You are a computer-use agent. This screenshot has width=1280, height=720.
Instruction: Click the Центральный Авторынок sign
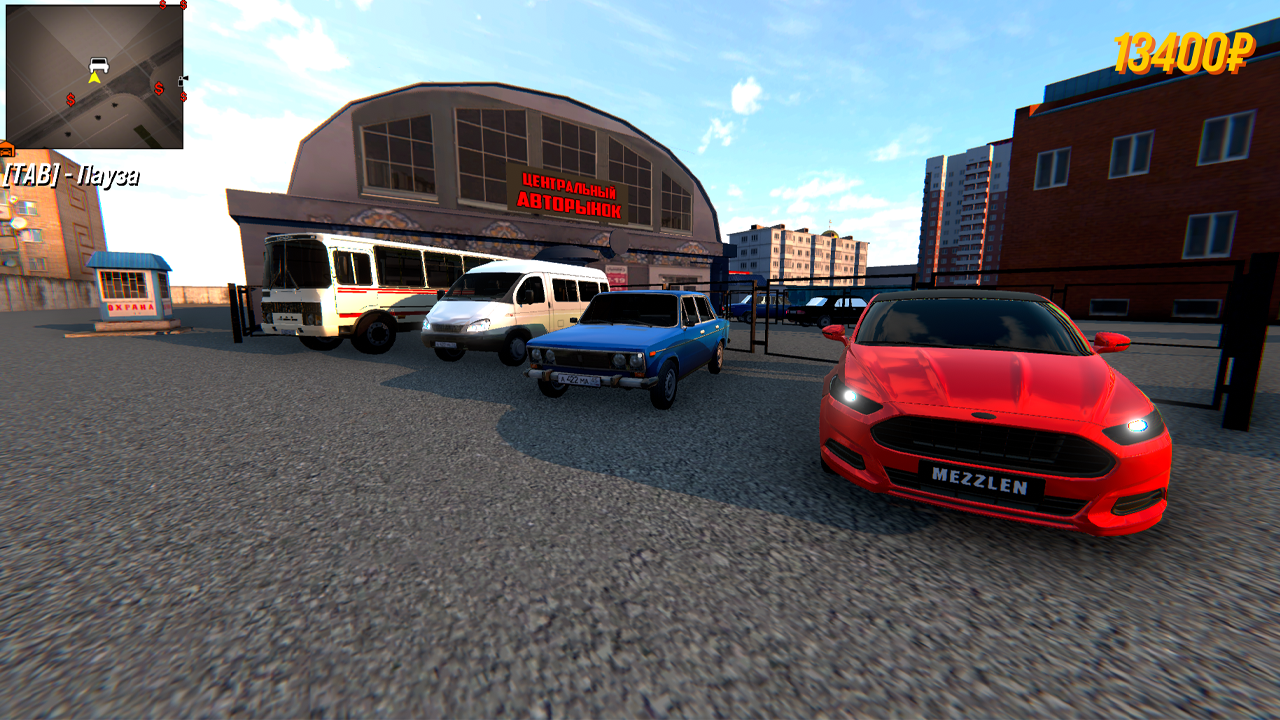570,192
